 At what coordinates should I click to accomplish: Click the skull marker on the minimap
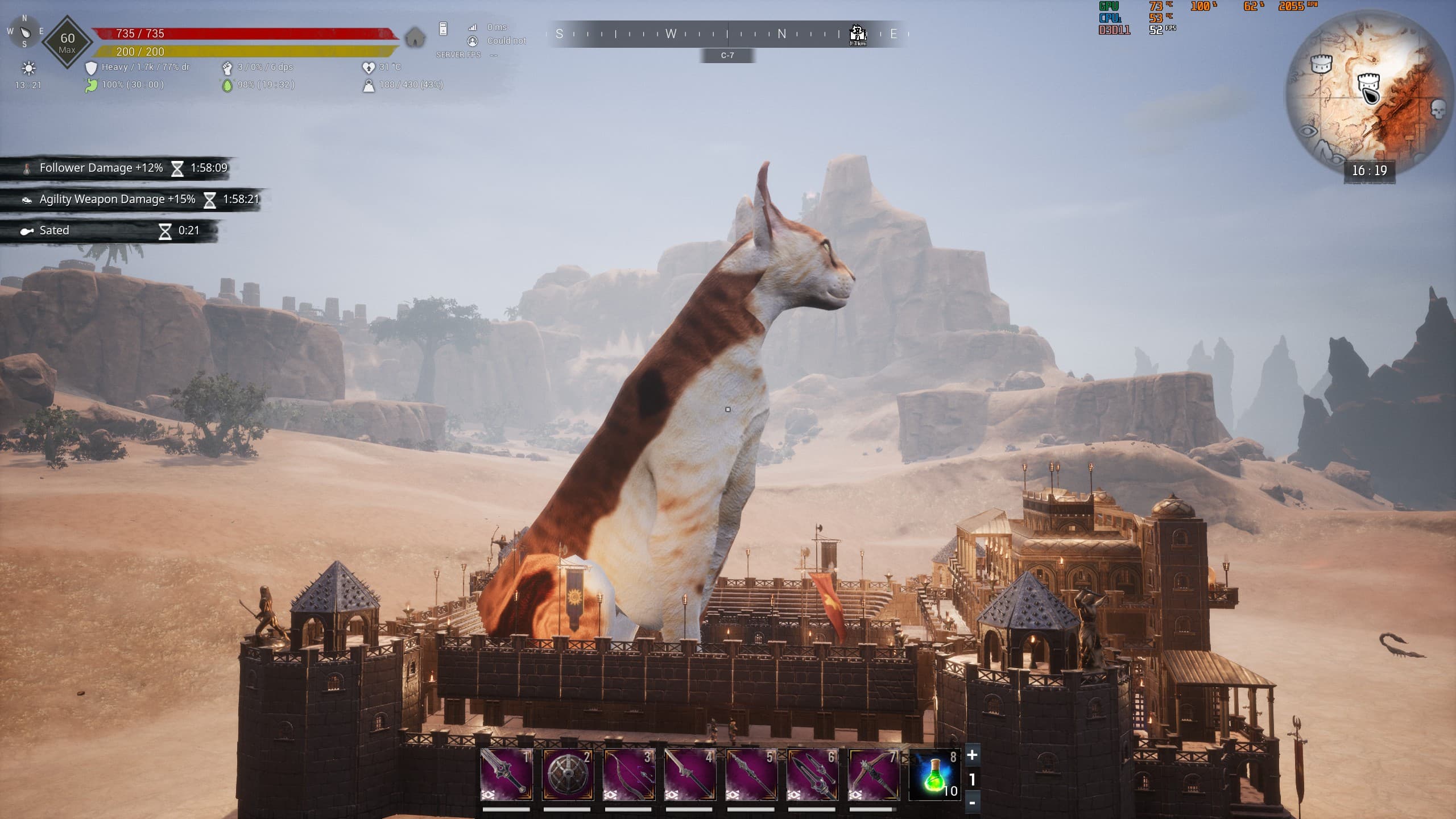coord(1438,109)
